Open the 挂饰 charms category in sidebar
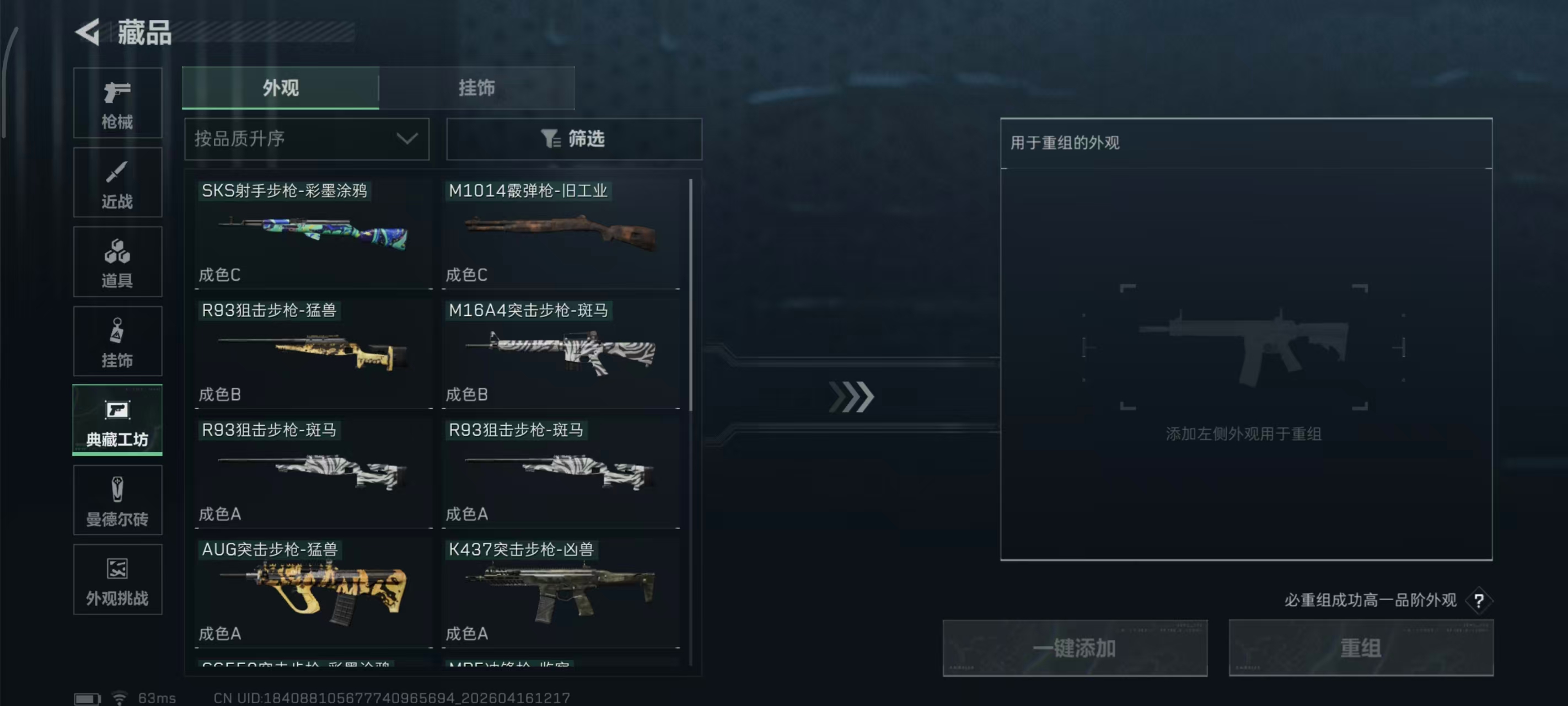Screen dimensions: 1568x706 coord(117,341)
